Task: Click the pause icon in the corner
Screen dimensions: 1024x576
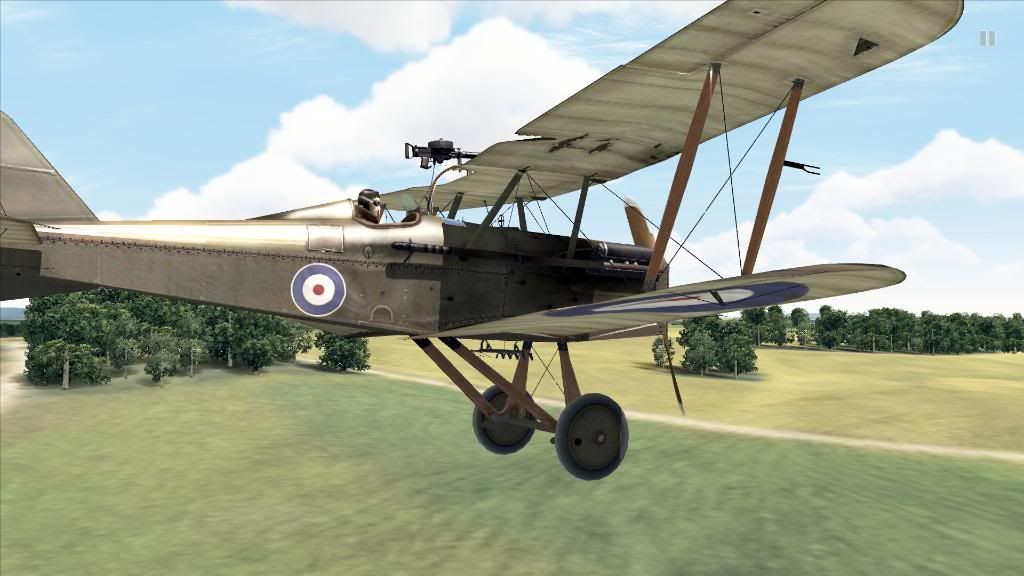Action: point(987,38)
